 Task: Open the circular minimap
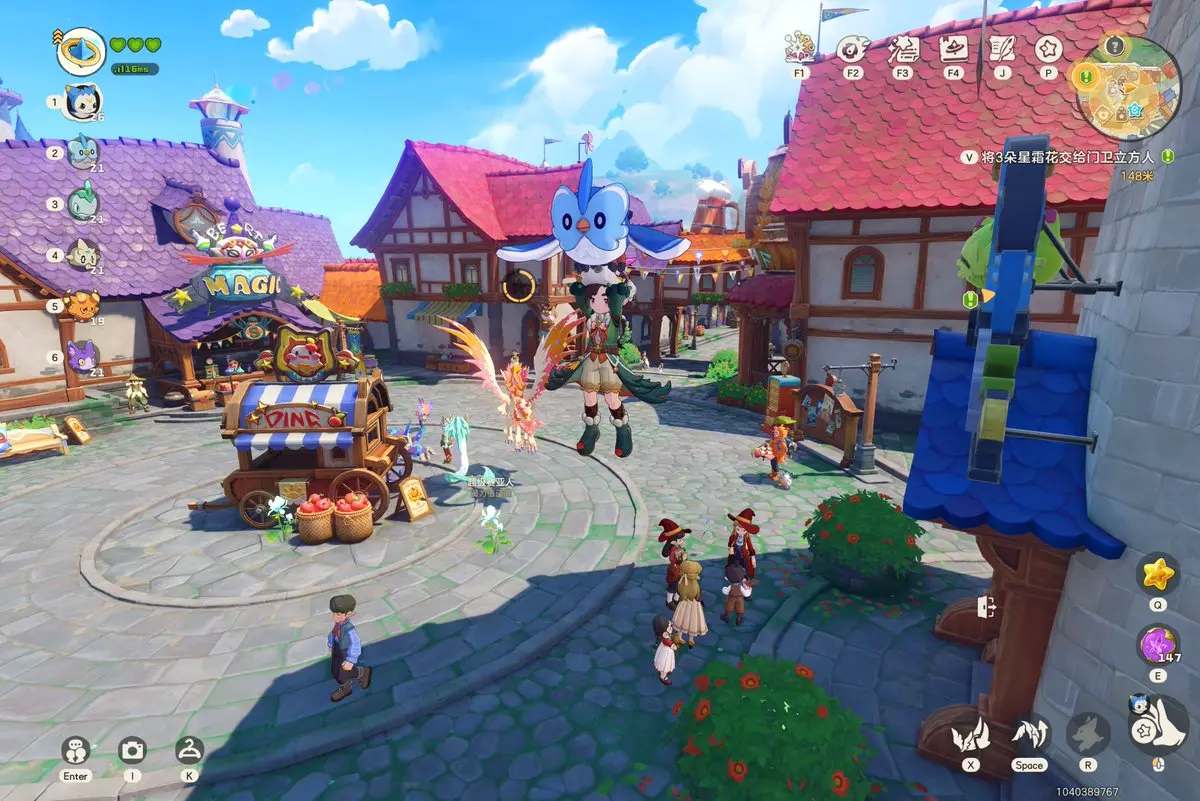pos(1127,88)
